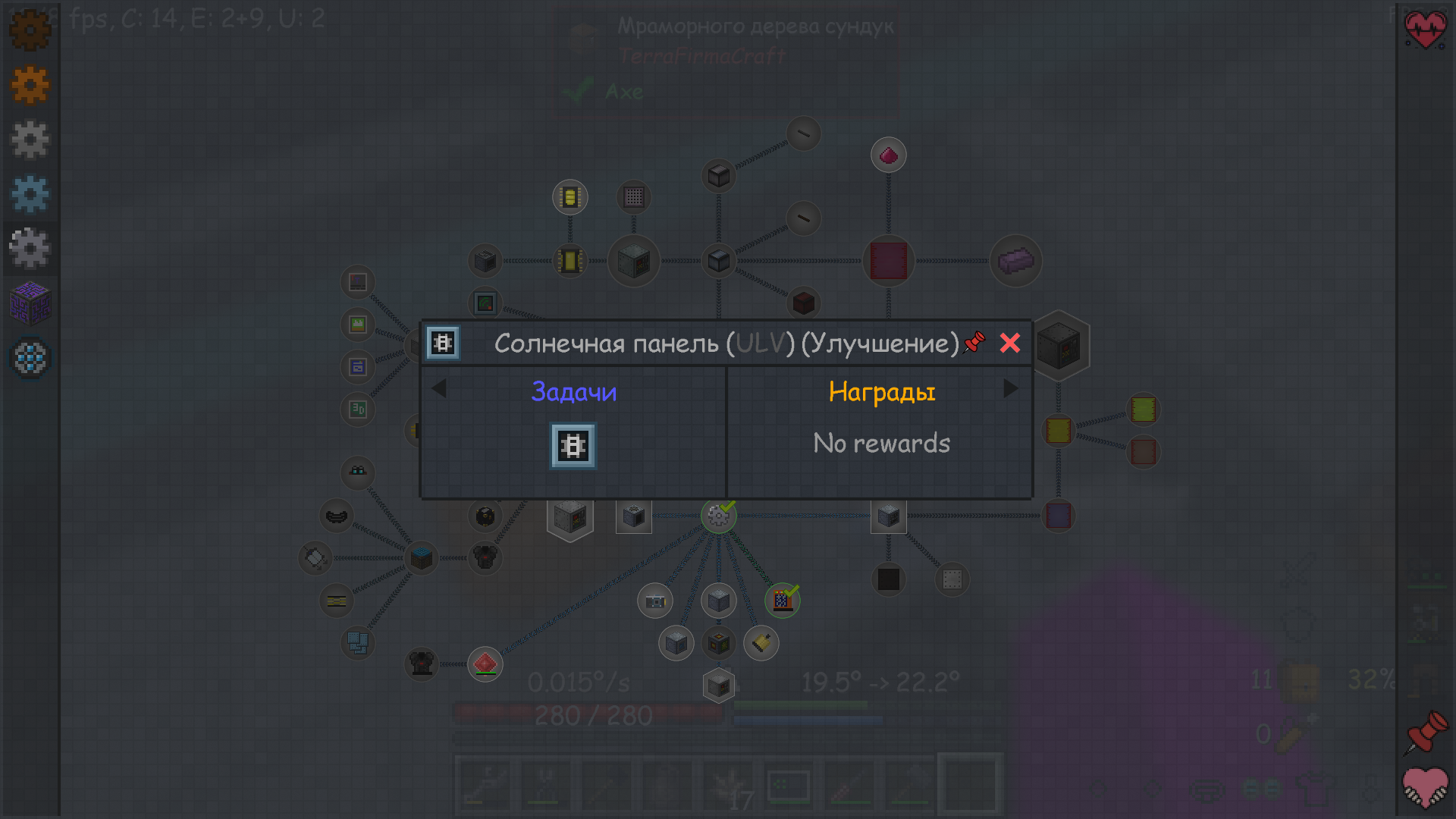Select the round blue-dotted chapter icon in sidebar
This screenshot has height=819, width=1456.
(30, 358)
